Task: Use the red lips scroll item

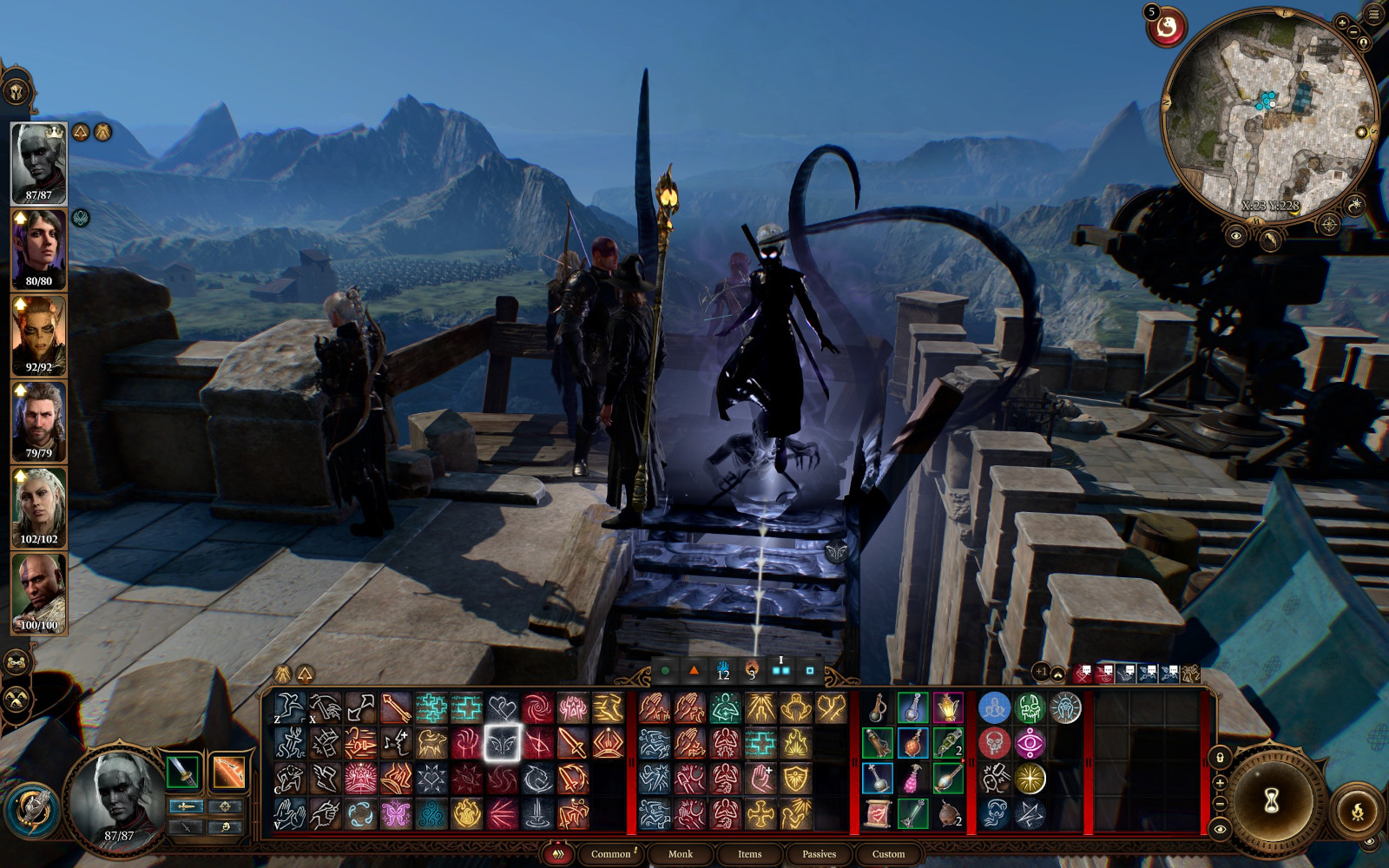Action: point(877,814)
